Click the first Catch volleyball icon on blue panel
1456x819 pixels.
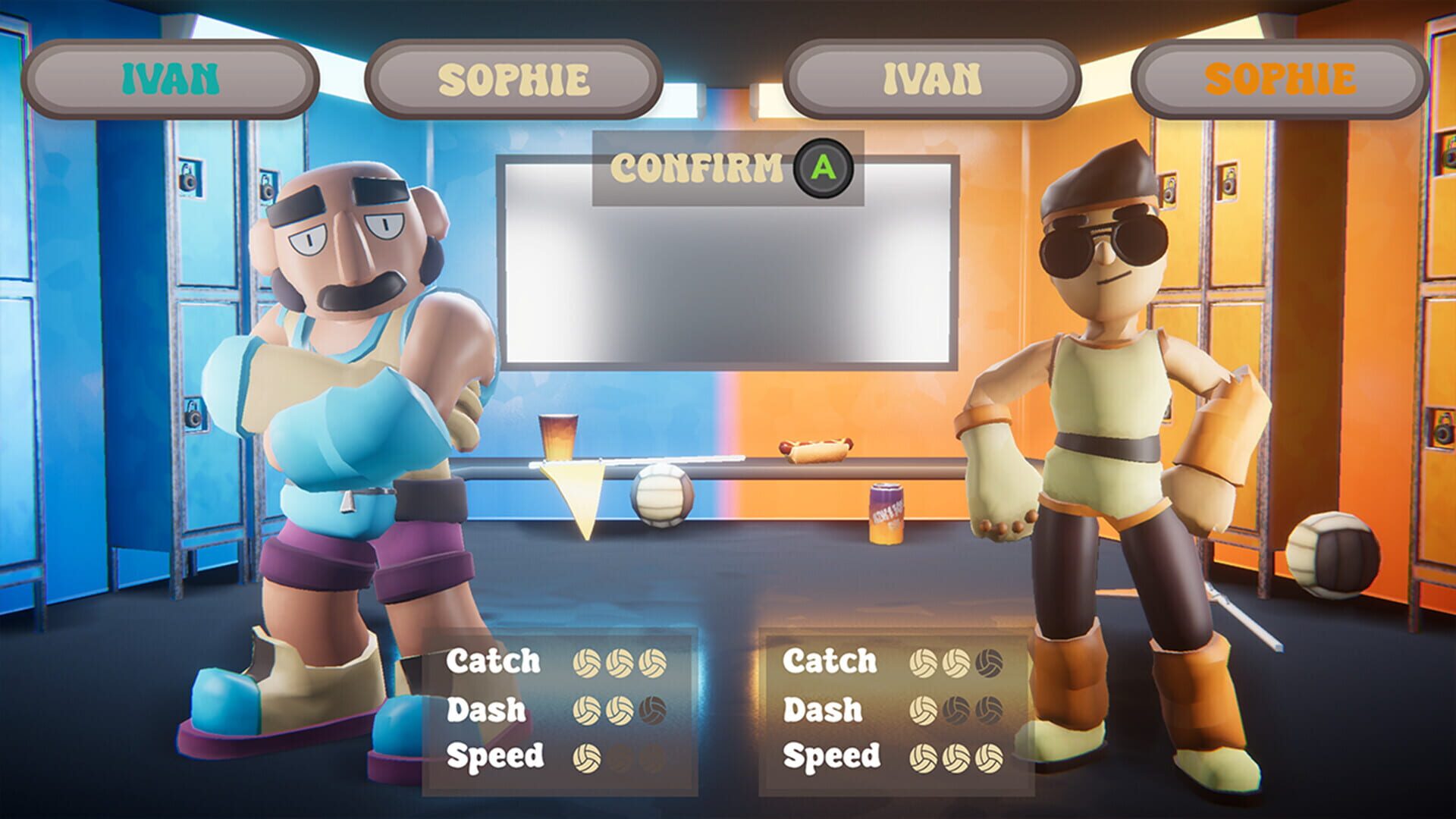click(x=588, y=662)
